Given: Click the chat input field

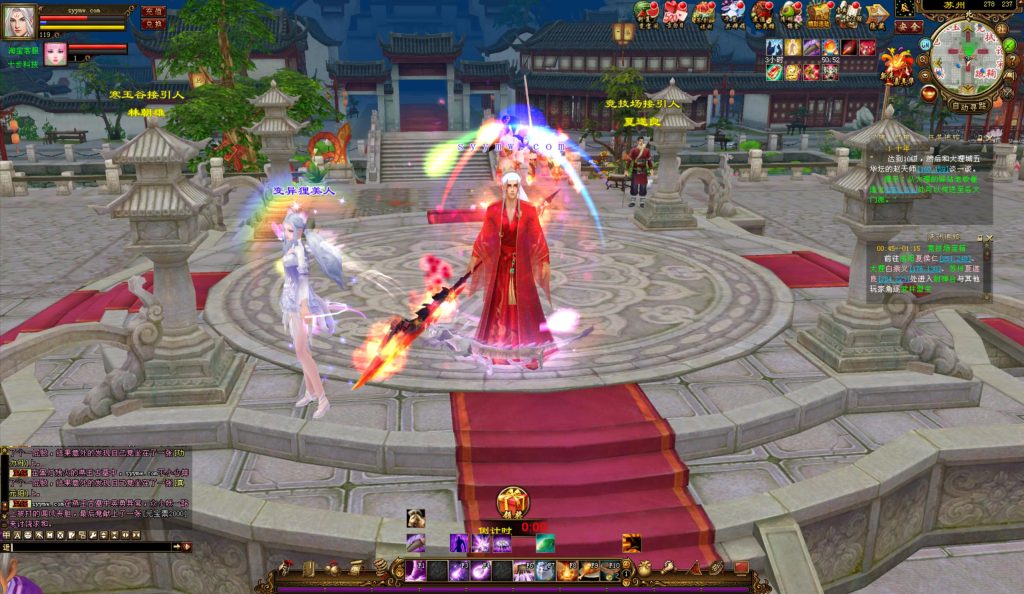Looking at the screenshot, I should point(90,547).
